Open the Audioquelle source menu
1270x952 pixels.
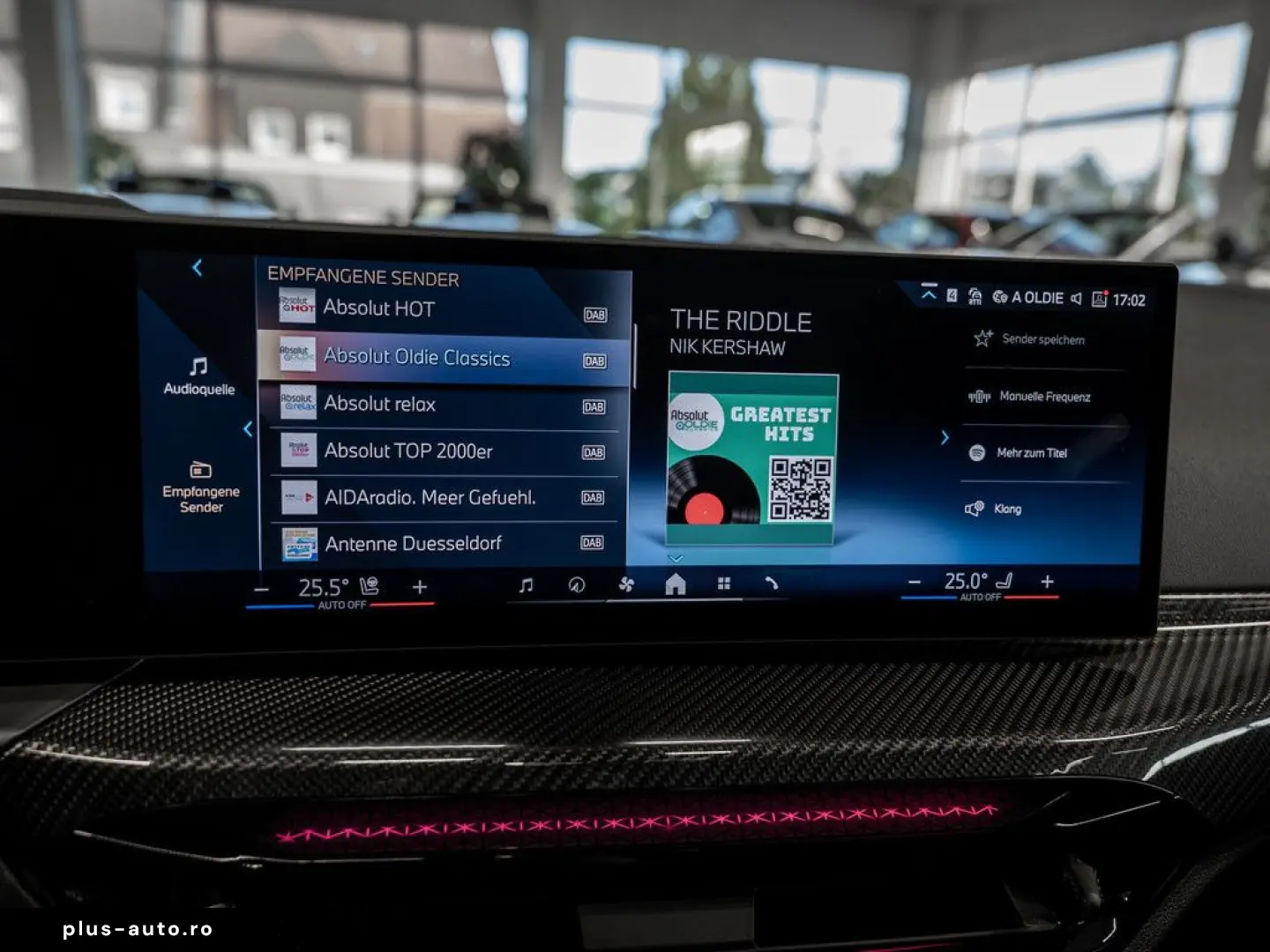pyautogui.click(x=199, y=376)
